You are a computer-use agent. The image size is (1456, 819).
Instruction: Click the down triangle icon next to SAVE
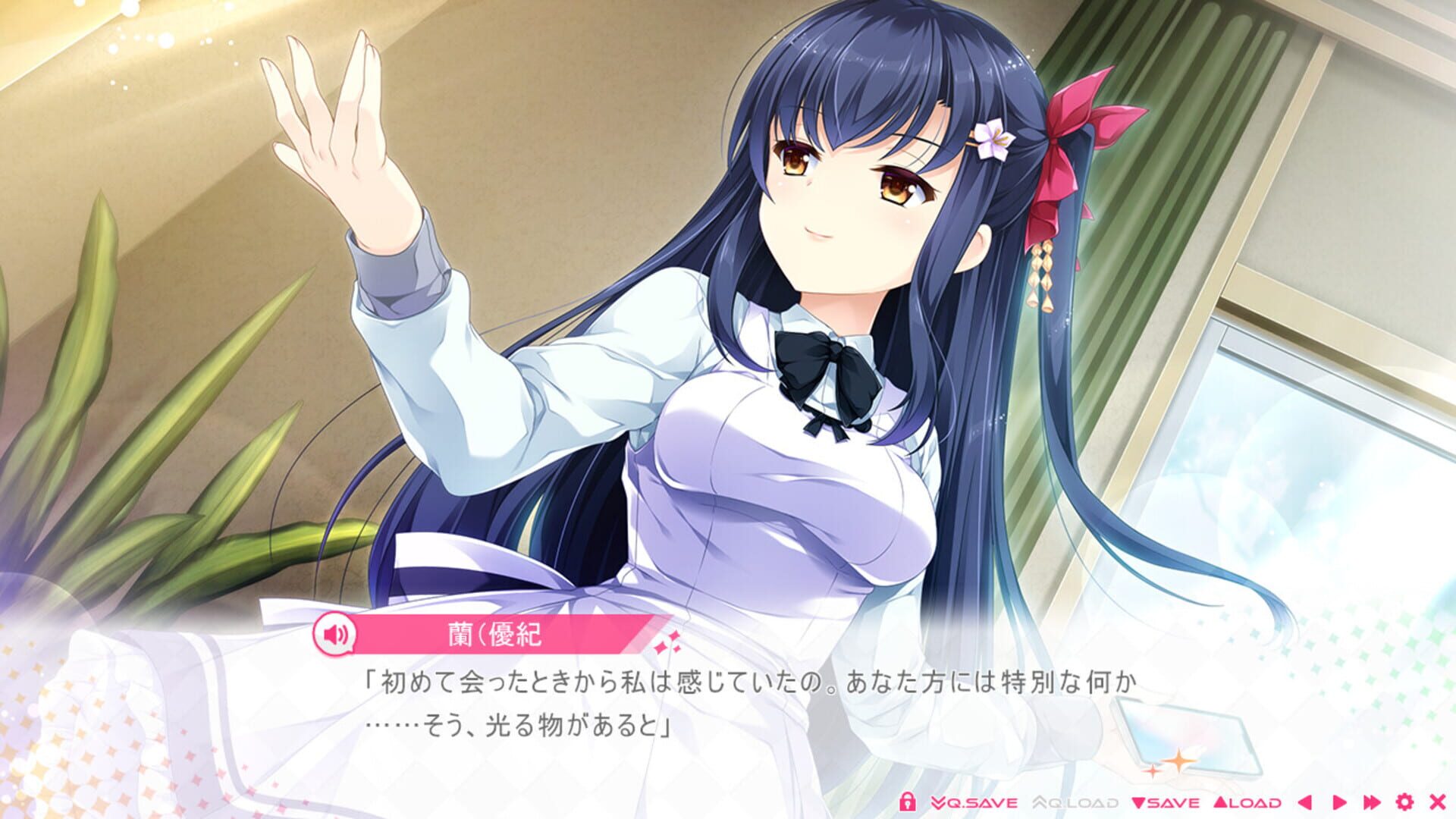(1140, 803)
